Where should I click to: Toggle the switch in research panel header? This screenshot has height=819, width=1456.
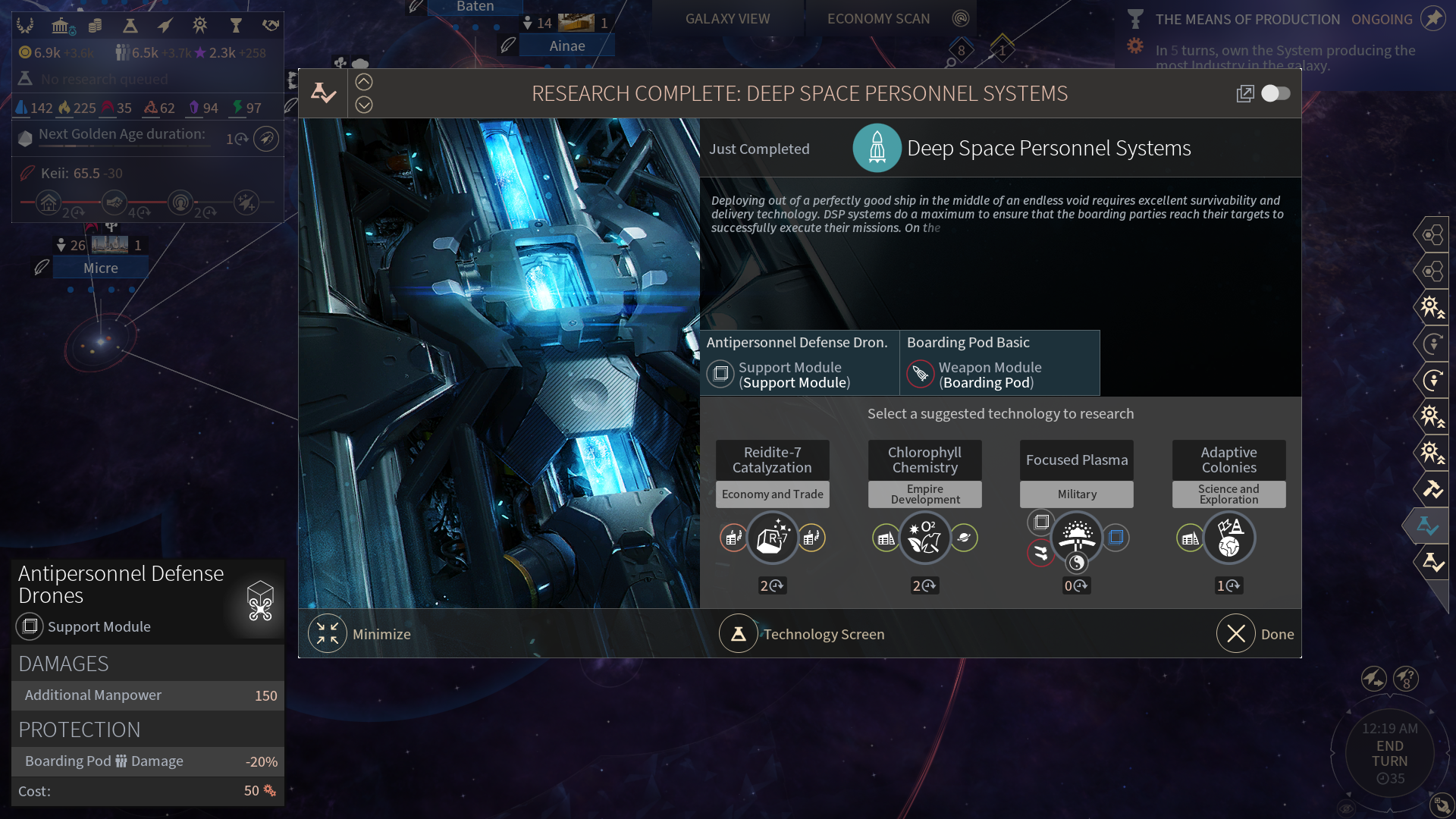pyautogui.click(x=1276, y=93)
